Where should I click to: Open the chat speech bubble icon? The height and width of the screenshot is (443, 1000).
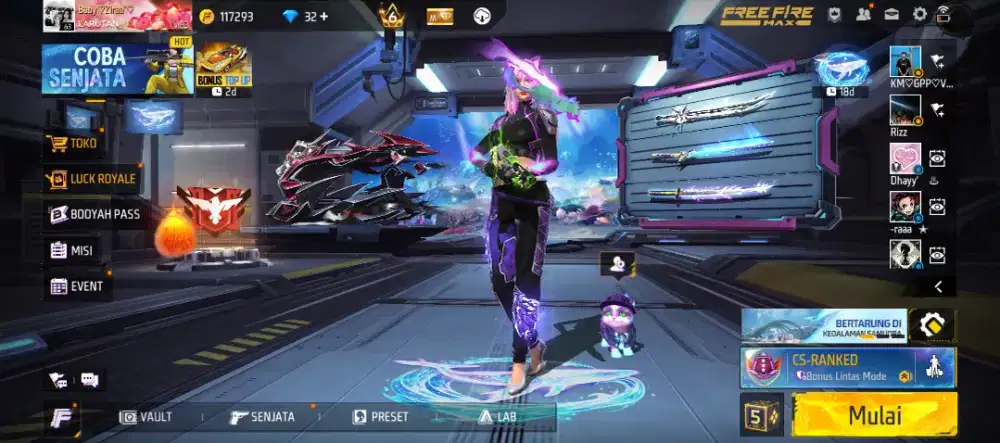[88, 379]
